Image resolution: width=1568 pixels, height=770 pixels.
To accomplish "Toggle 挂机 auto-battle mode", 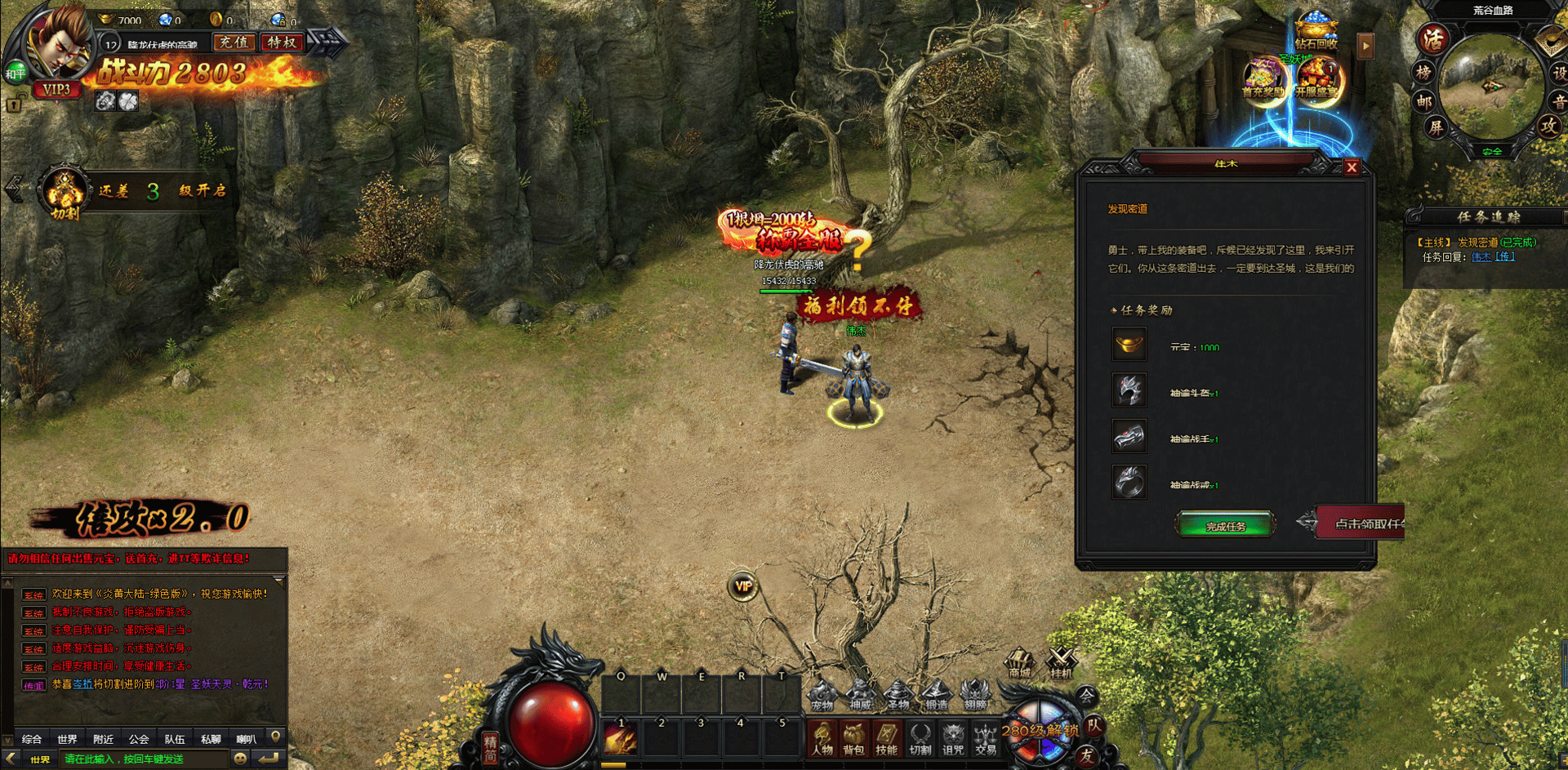I will 1061,662.
